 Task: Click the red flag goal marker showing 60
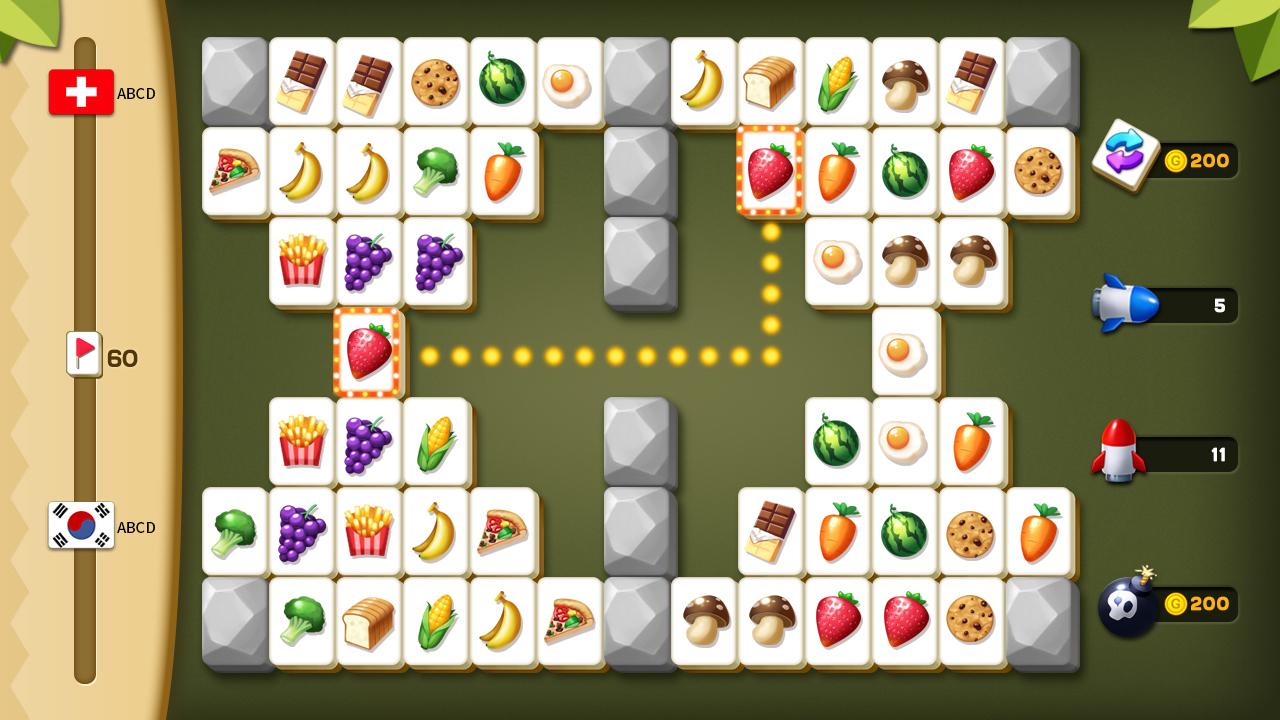point(84,355)
